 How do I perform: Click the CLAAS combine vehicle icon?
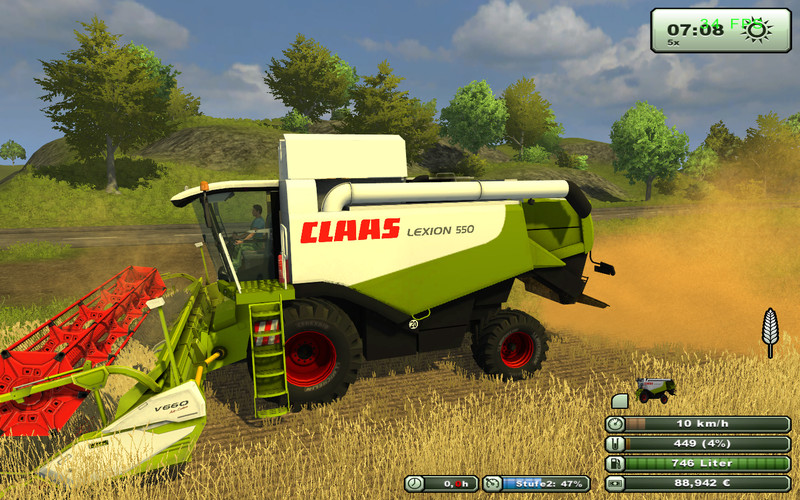click(656, 389)
